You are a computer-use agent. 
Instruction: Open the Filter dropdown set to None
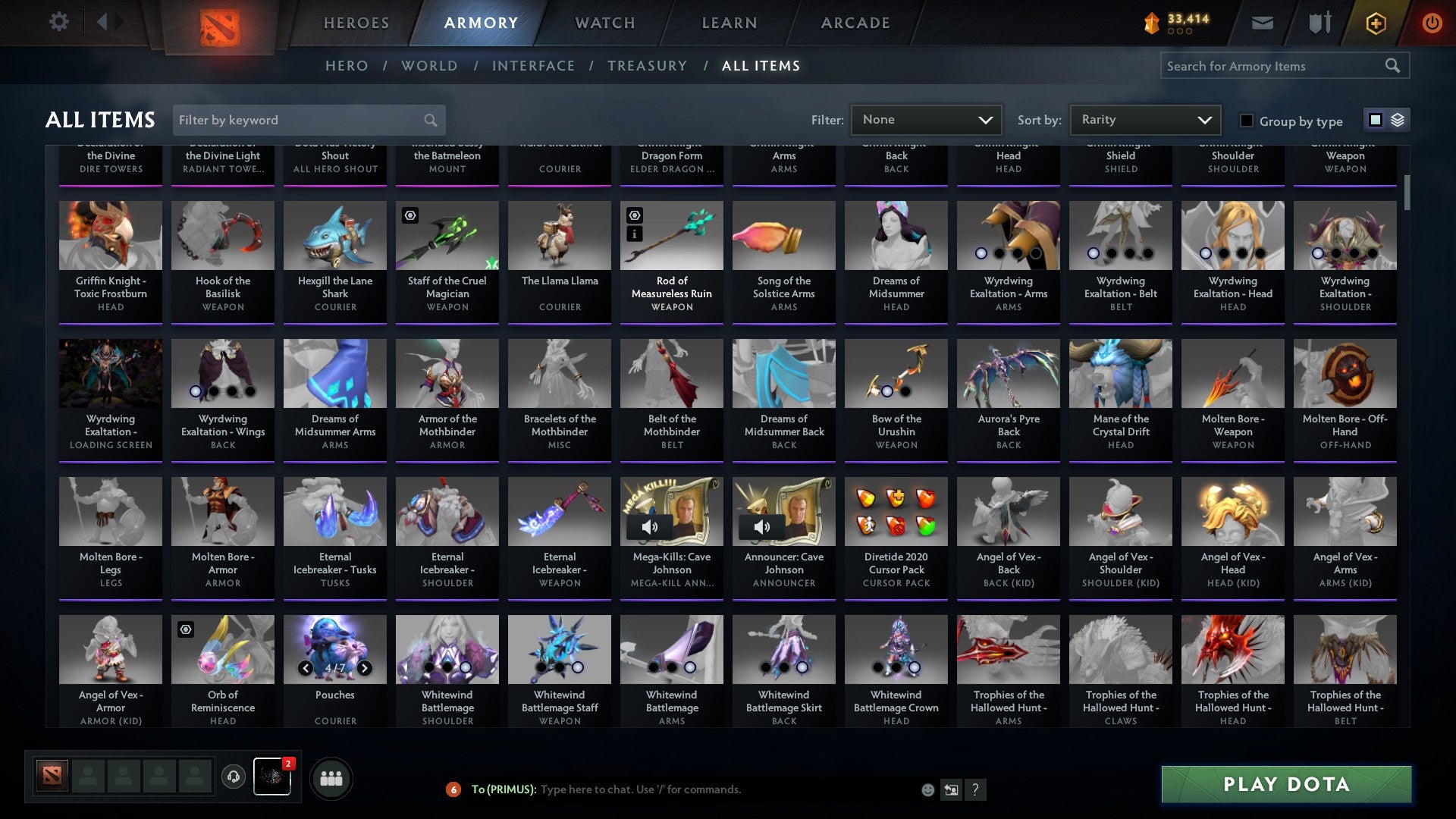[925, 120]
